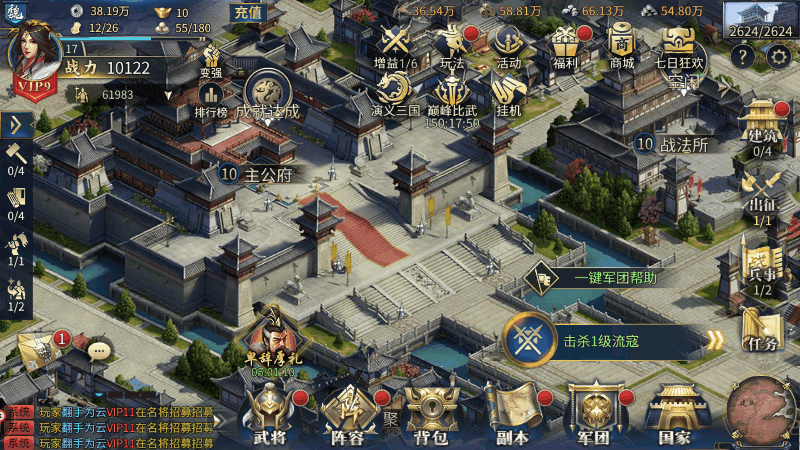Open the 玩法 gameplay menu

[453, 45]
